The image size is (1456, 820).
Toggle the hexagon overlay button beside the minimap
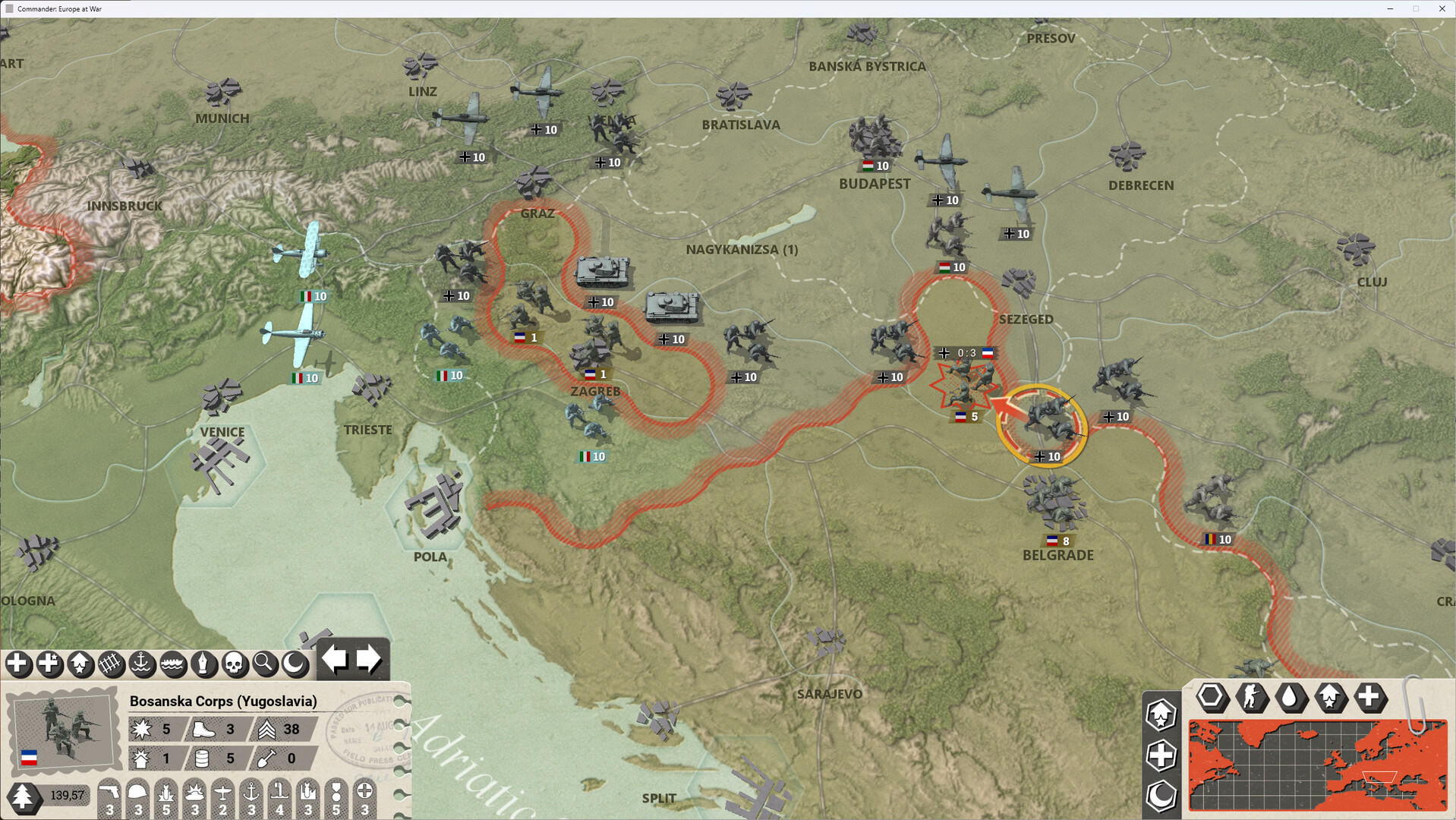tap(1212, 699)
